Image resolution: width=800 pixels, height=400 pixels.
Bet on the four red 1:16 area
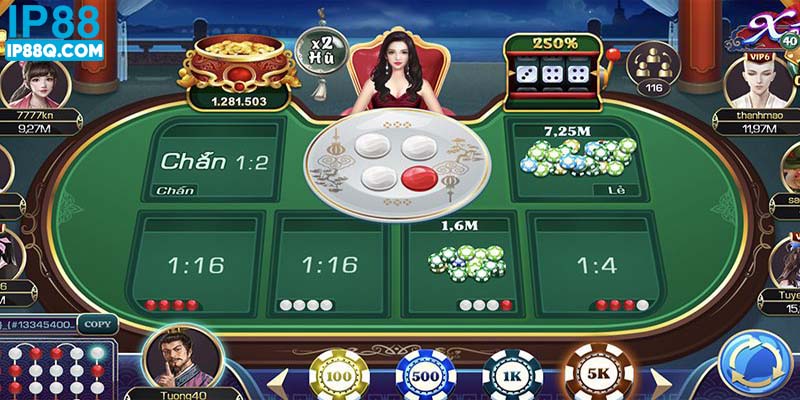click(x=195, y=264)
